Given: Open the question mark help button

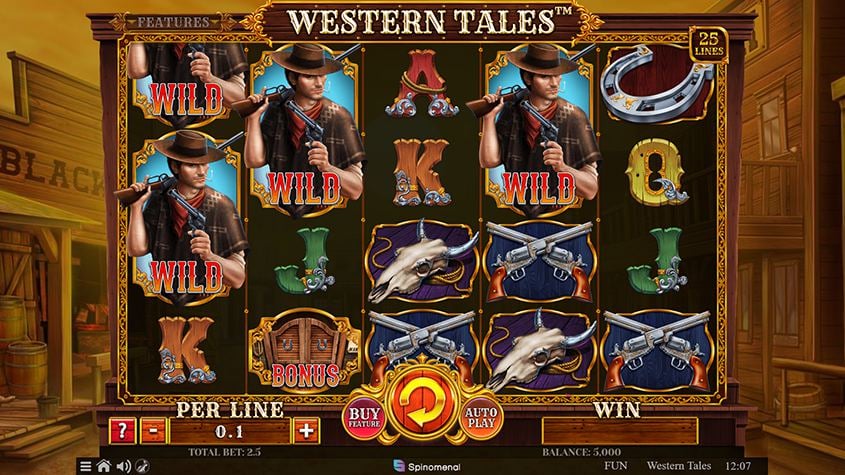Looking at the screenshot, I should tap(122, 430).
